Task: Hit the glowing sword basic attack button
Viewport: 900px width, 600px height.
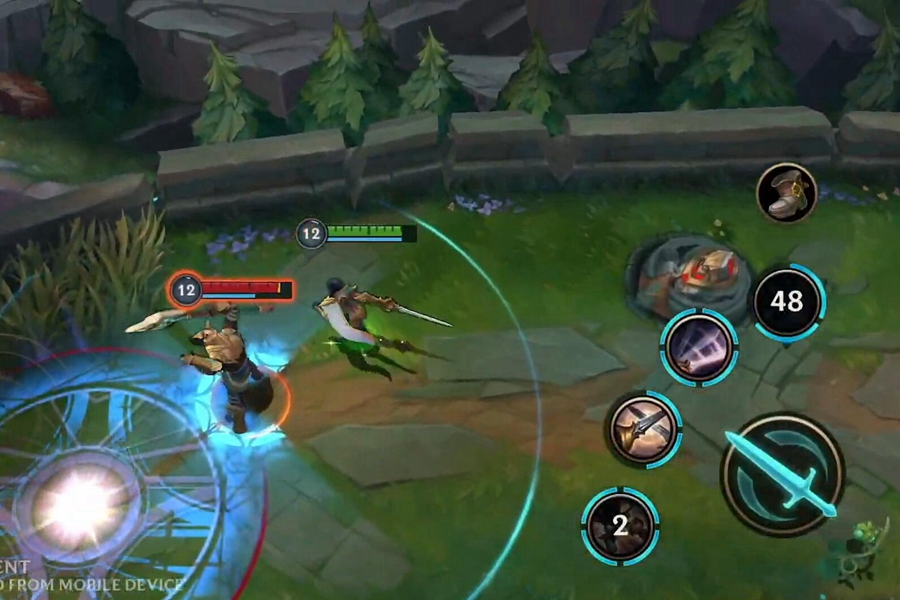Action: pyautogui.click(x=783, y=474)
